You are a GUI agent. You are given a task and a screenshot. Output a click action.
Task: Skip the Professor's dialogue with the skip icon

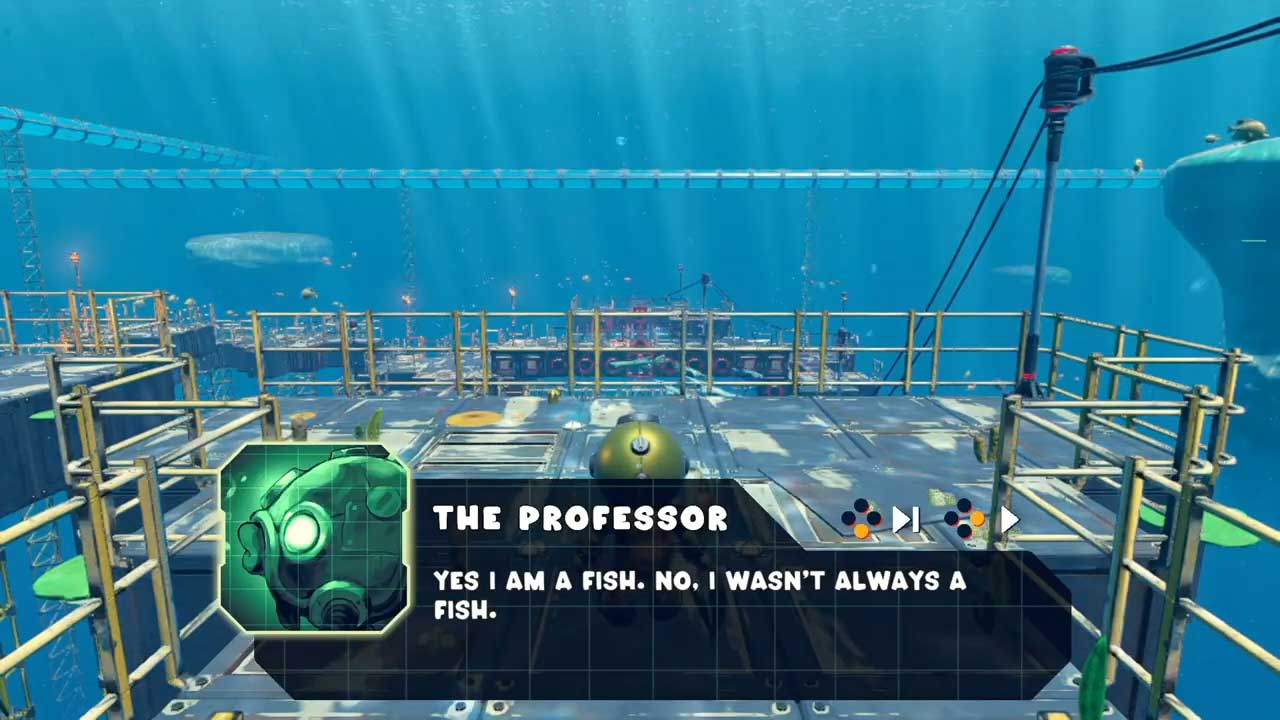tap(905, 519)
